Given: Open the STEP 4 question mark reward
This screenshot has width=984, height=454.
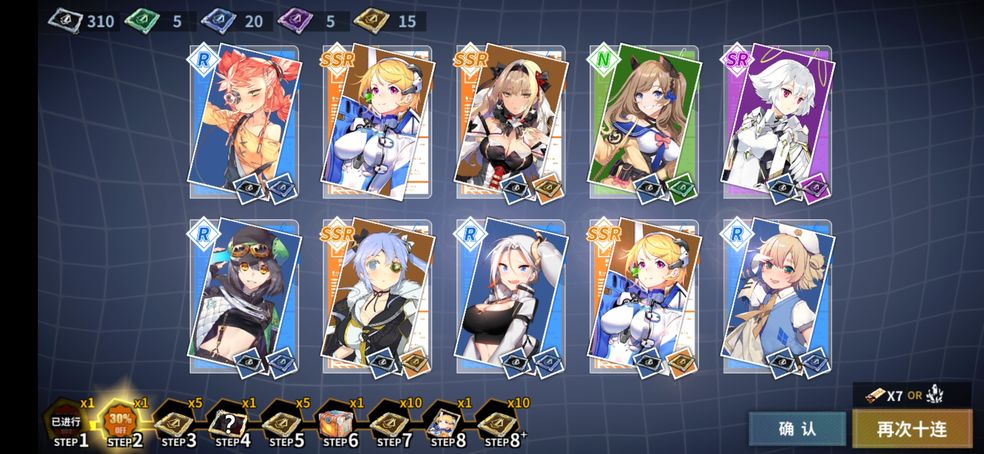Looking at the screenshot, I should (x=230, y=421).
